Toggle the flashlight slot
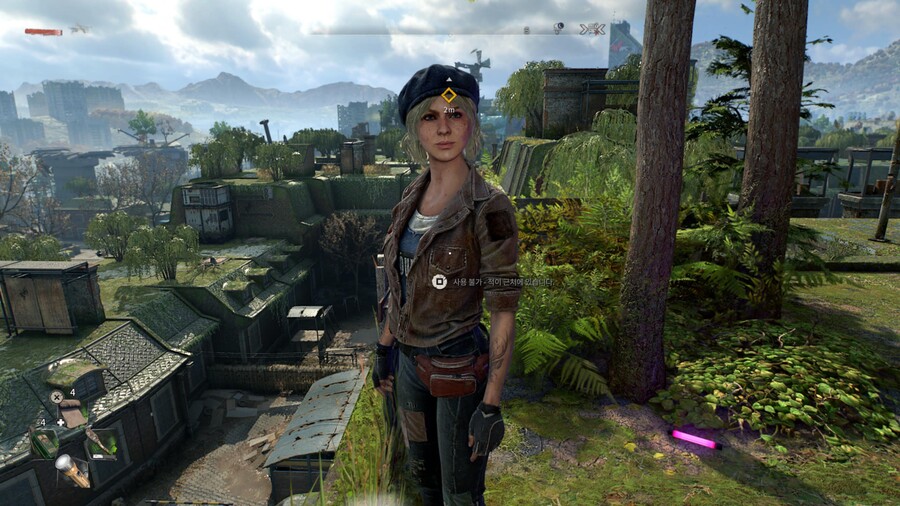 tap(72, 470)
